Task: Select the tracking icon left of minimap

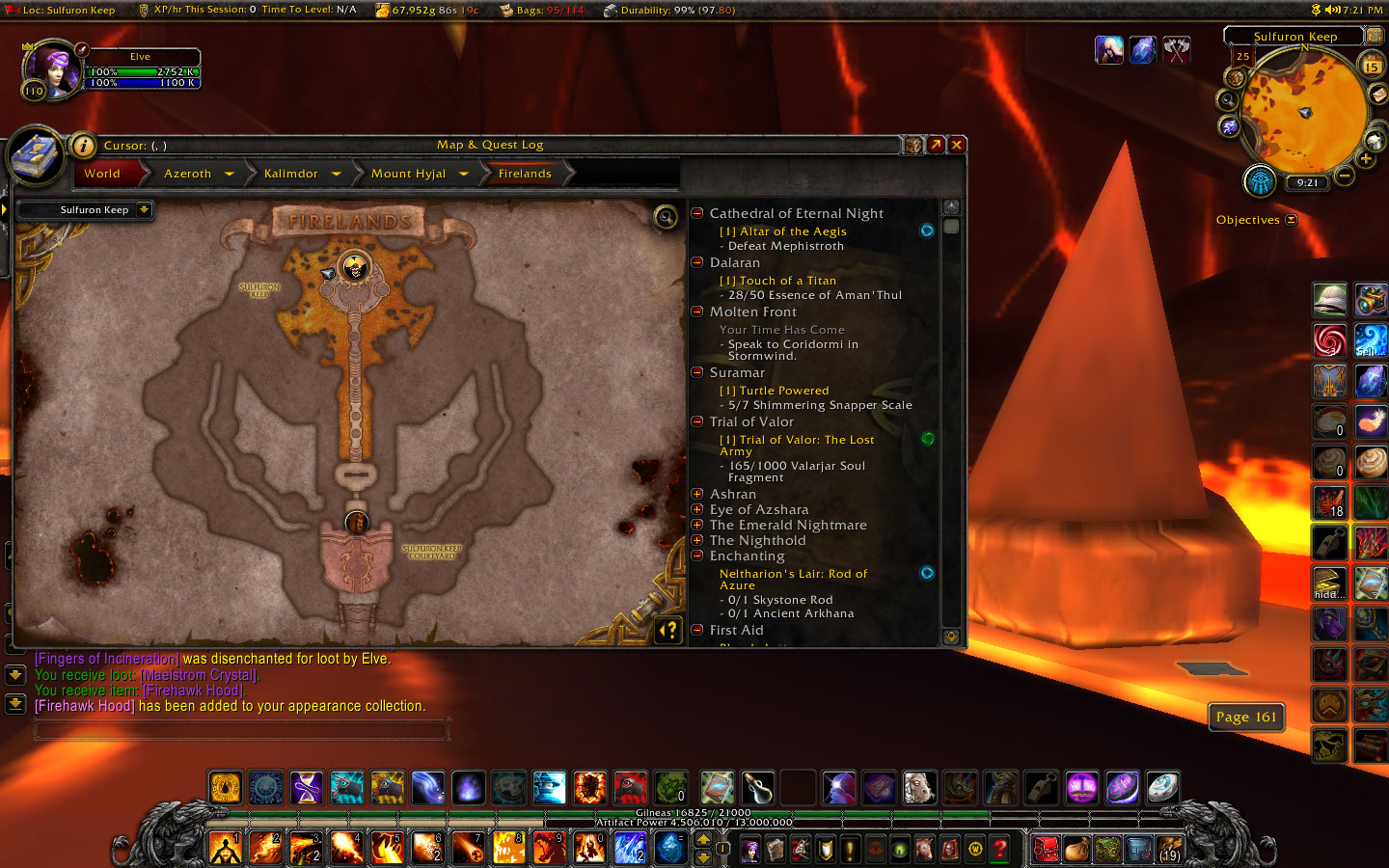Action: [1229, 100]
